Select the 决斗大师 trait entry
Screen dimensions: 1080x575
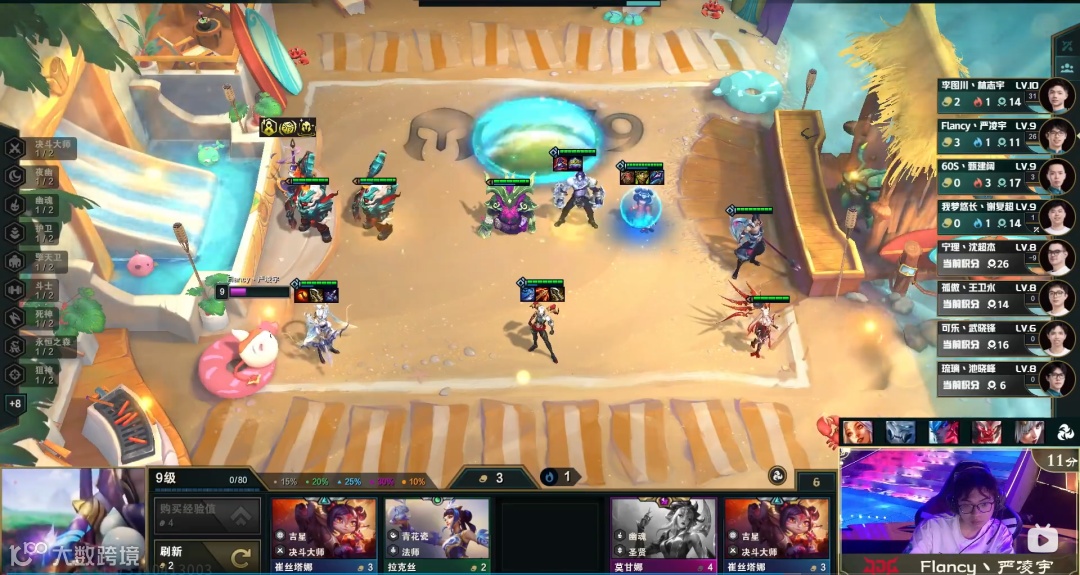(x=40, y=148)
